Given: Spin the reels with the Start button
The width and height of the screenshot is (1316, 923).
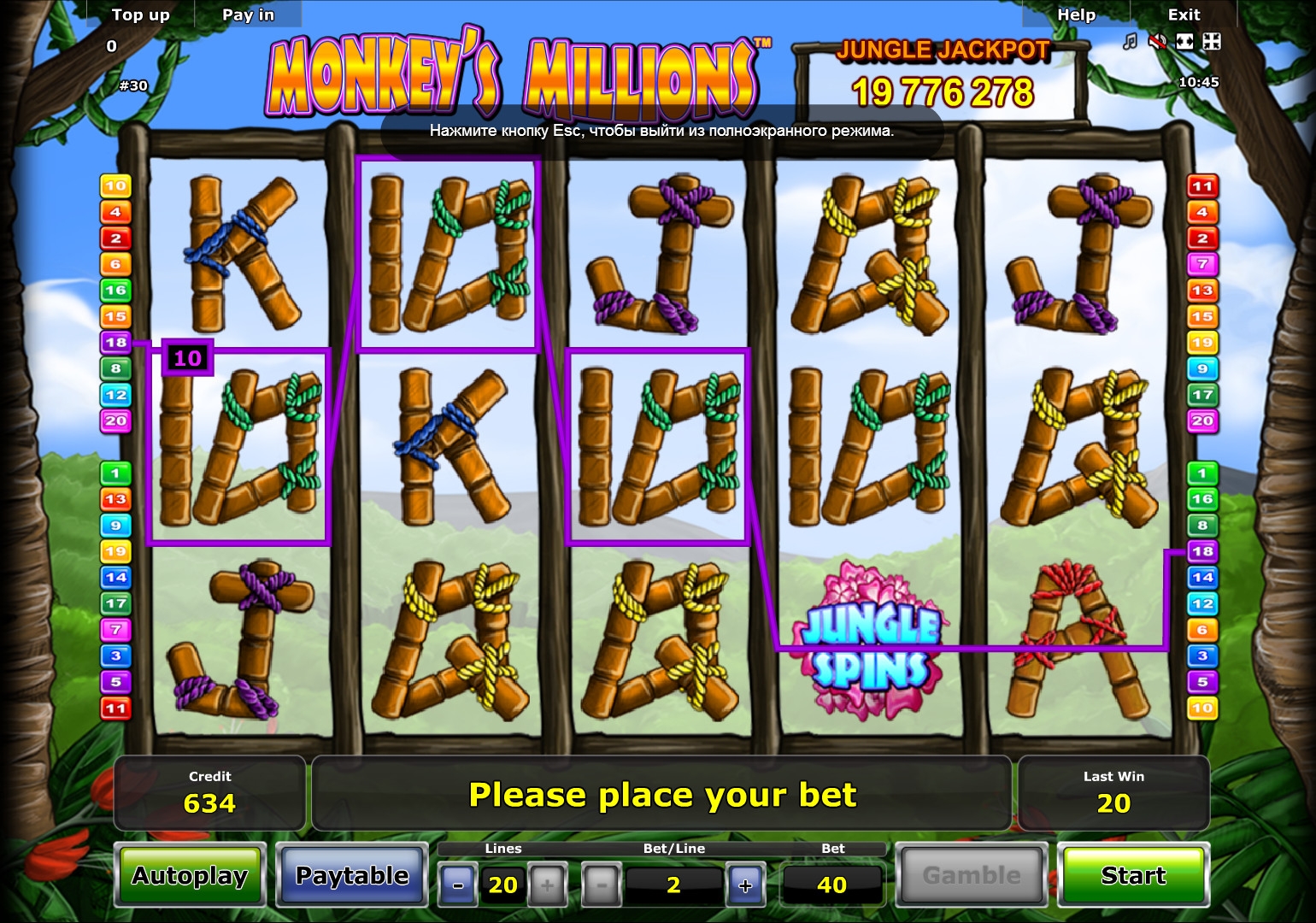Looking at the screenshot, I should [x=1132, y=876].
